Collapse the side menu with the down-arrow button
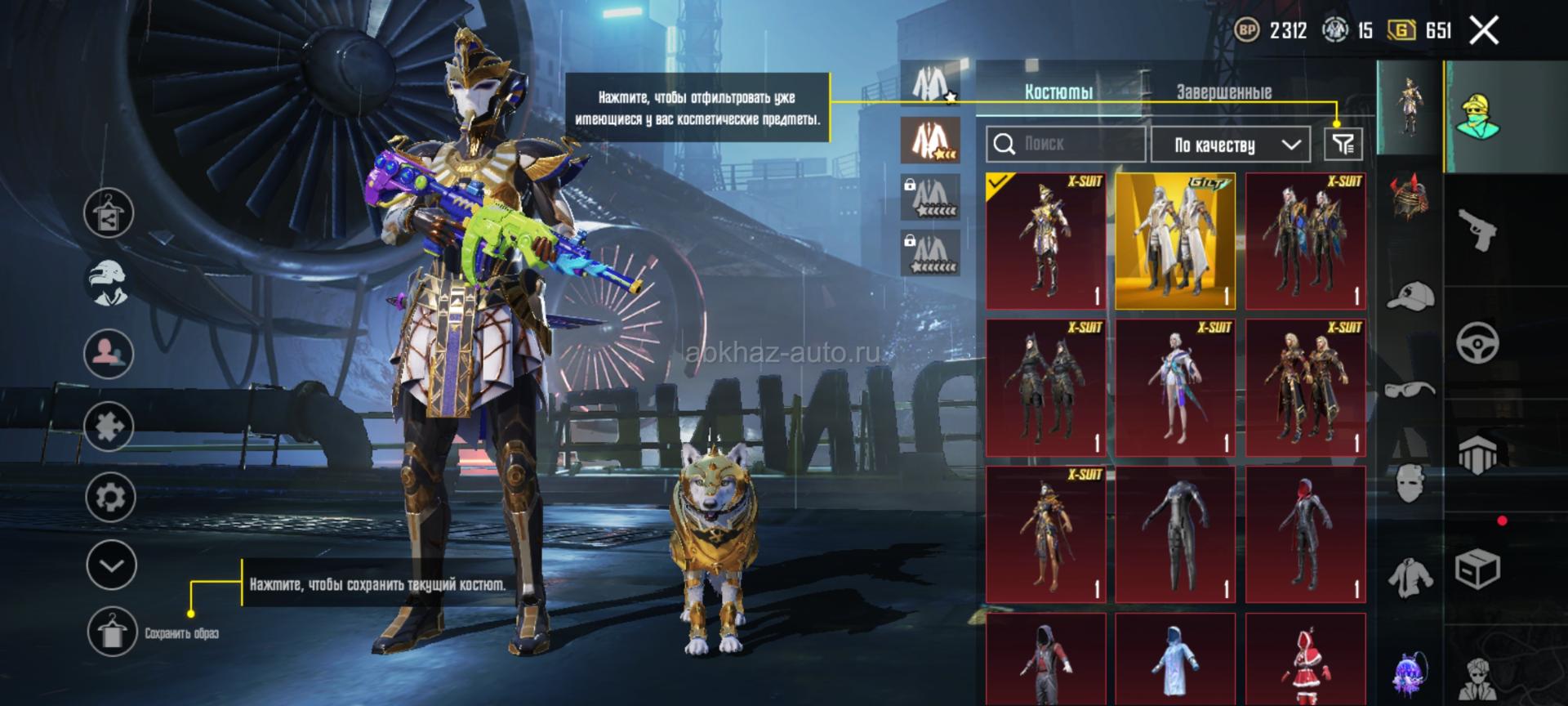This screenshot has height=706, width=1568. click(111, 565)
